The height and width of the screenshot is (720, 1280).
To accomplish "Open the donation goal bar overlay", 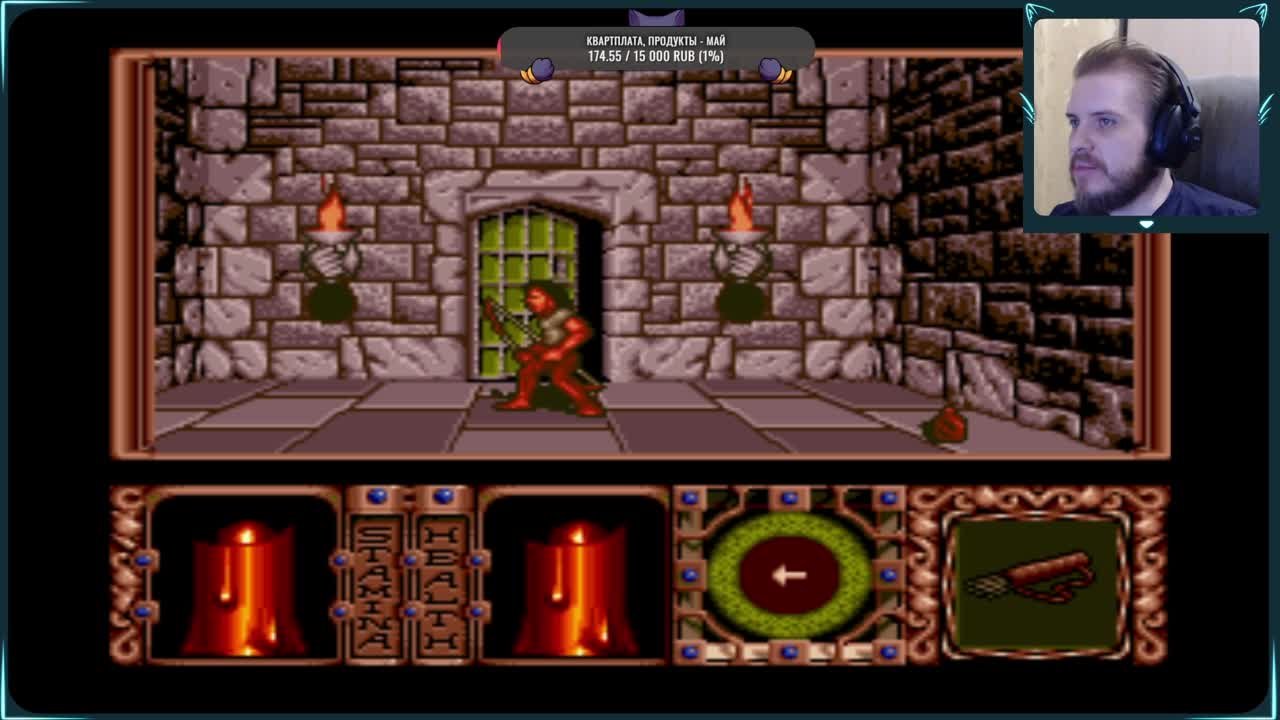I will tap(656, 49).
